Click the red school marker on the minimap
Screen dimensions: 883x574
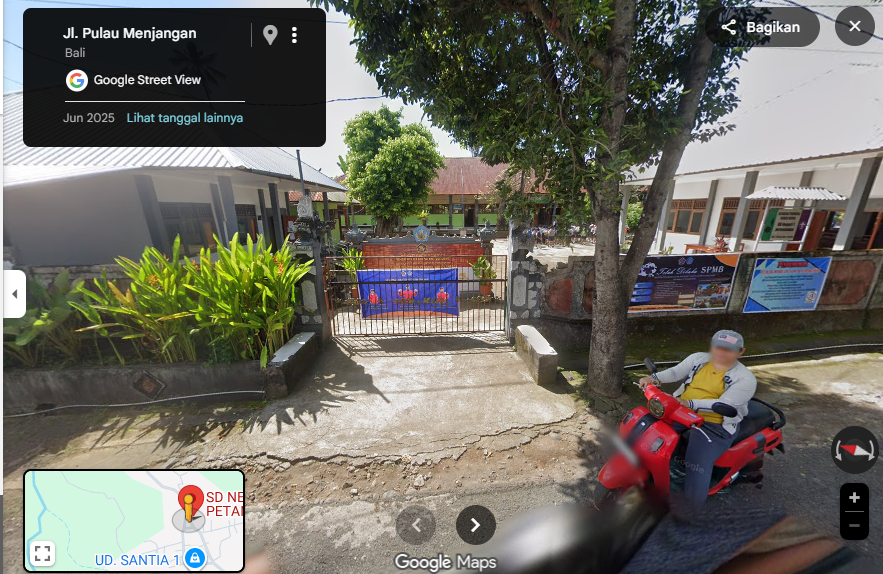(190, 499)
